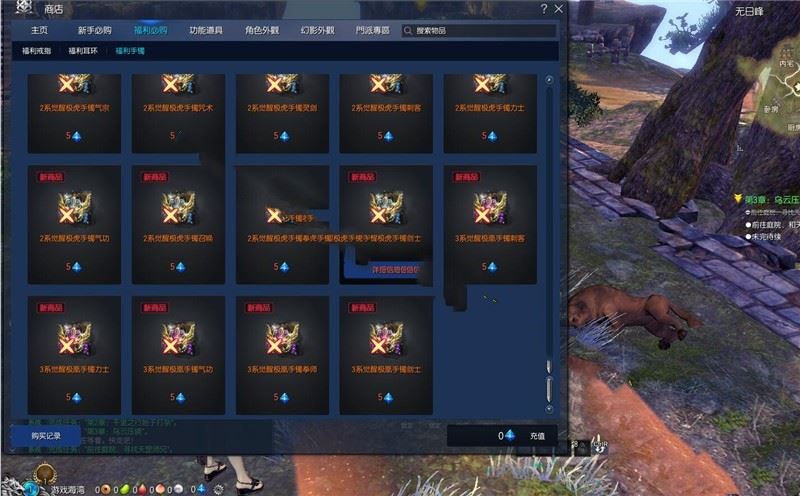Choose the 門派專區 tab
The image size is (800, 496).
tap(373, 31)
